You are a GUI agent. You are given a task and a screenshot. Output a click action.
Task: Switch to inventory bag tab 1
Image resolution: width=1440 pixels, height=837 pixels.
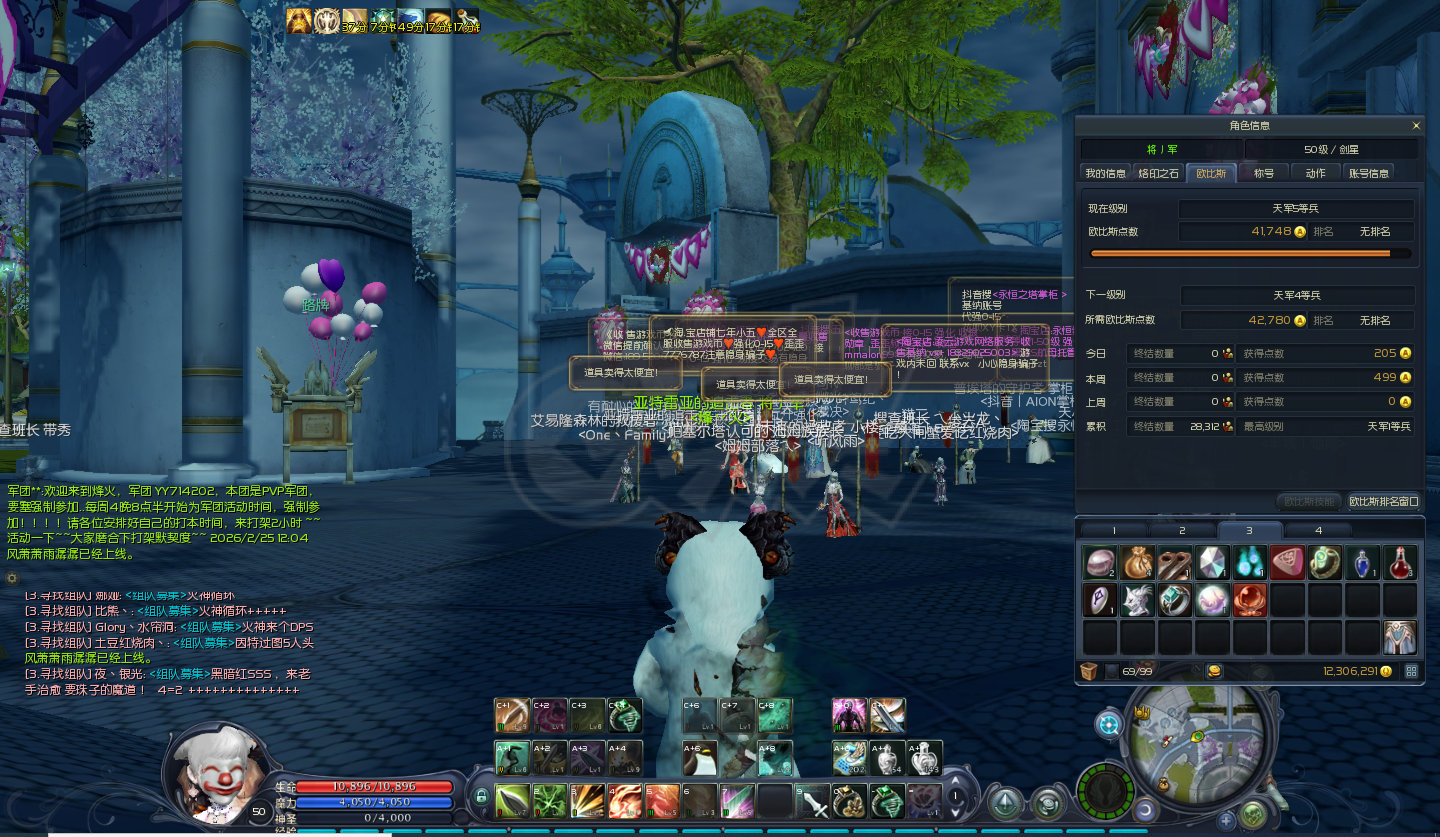click(1114, 530)
